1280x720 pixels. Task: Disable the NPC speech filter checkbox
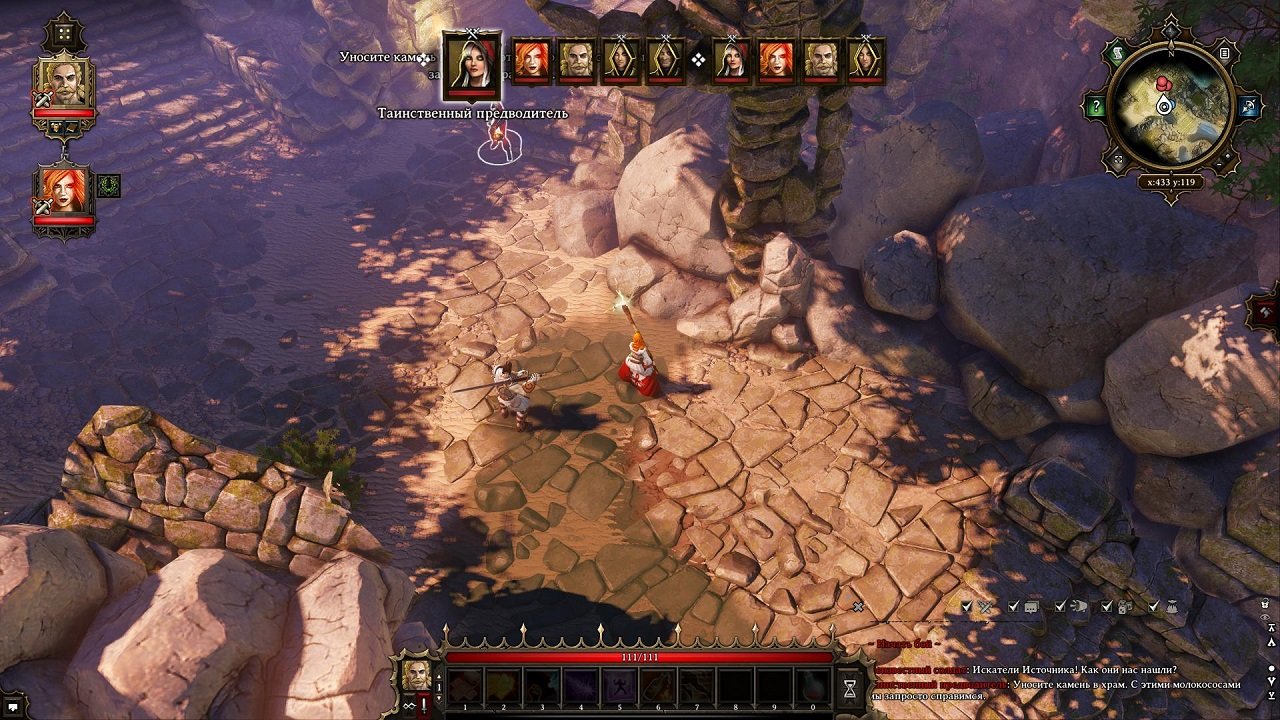(1060, 606)
